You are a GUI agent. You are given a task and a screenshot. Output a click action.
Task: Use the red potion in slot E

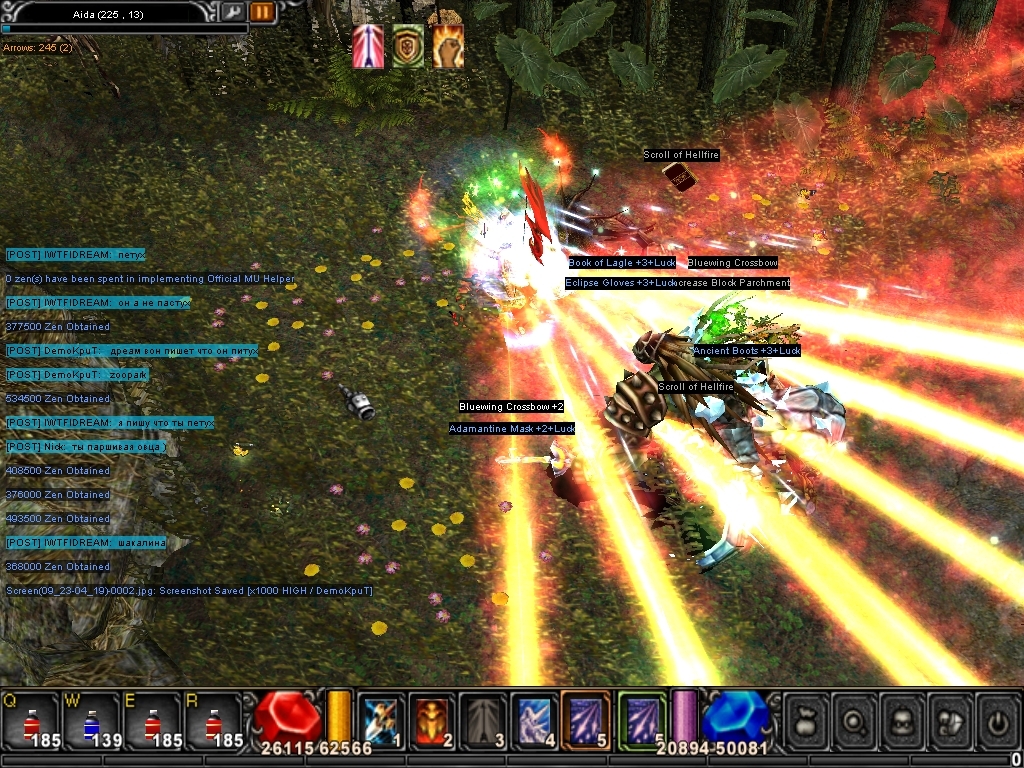151,718
